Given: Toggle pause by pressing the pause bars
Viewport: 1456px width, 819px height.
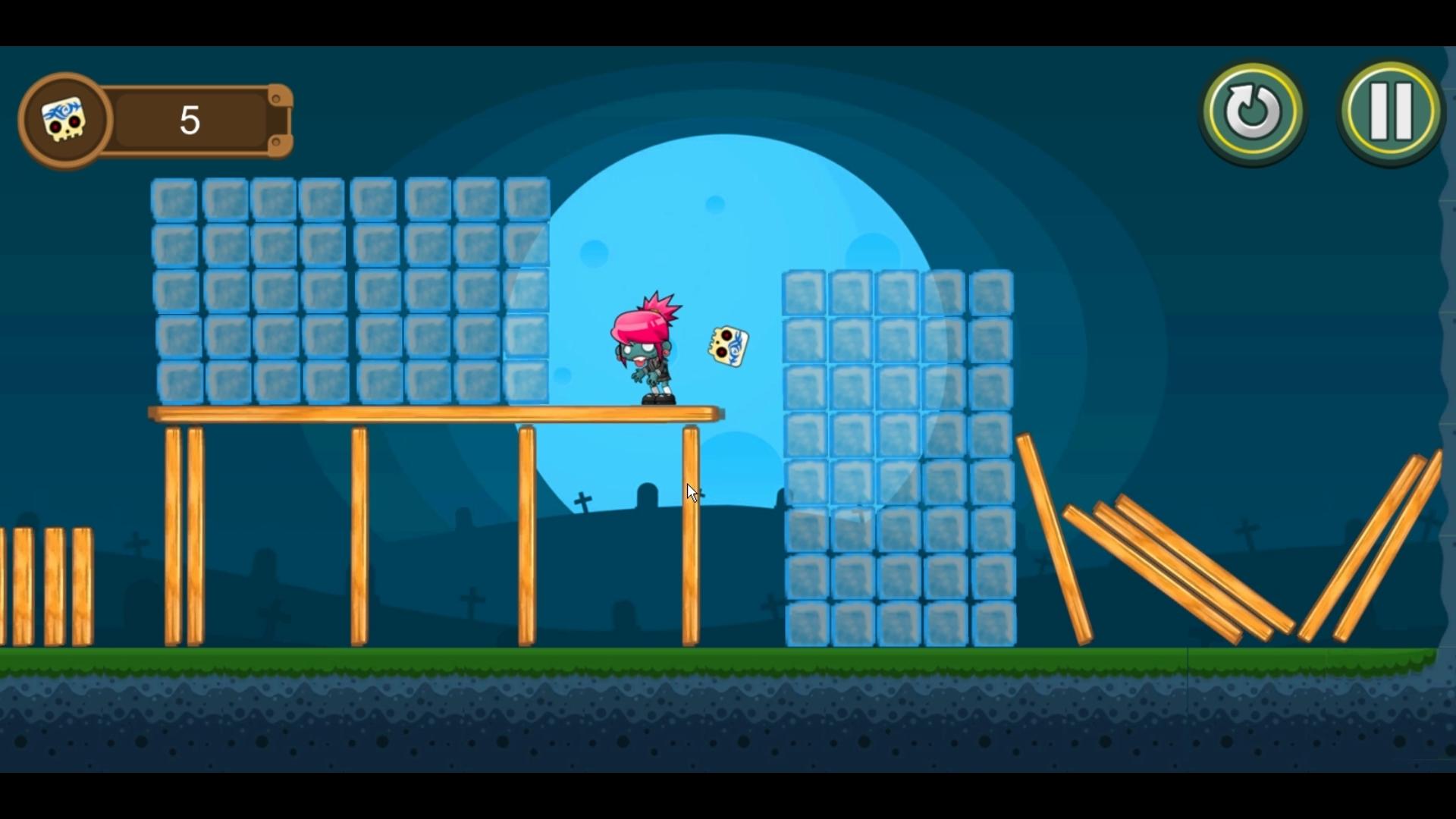Looking at the screenshot, I should 1390,111.
